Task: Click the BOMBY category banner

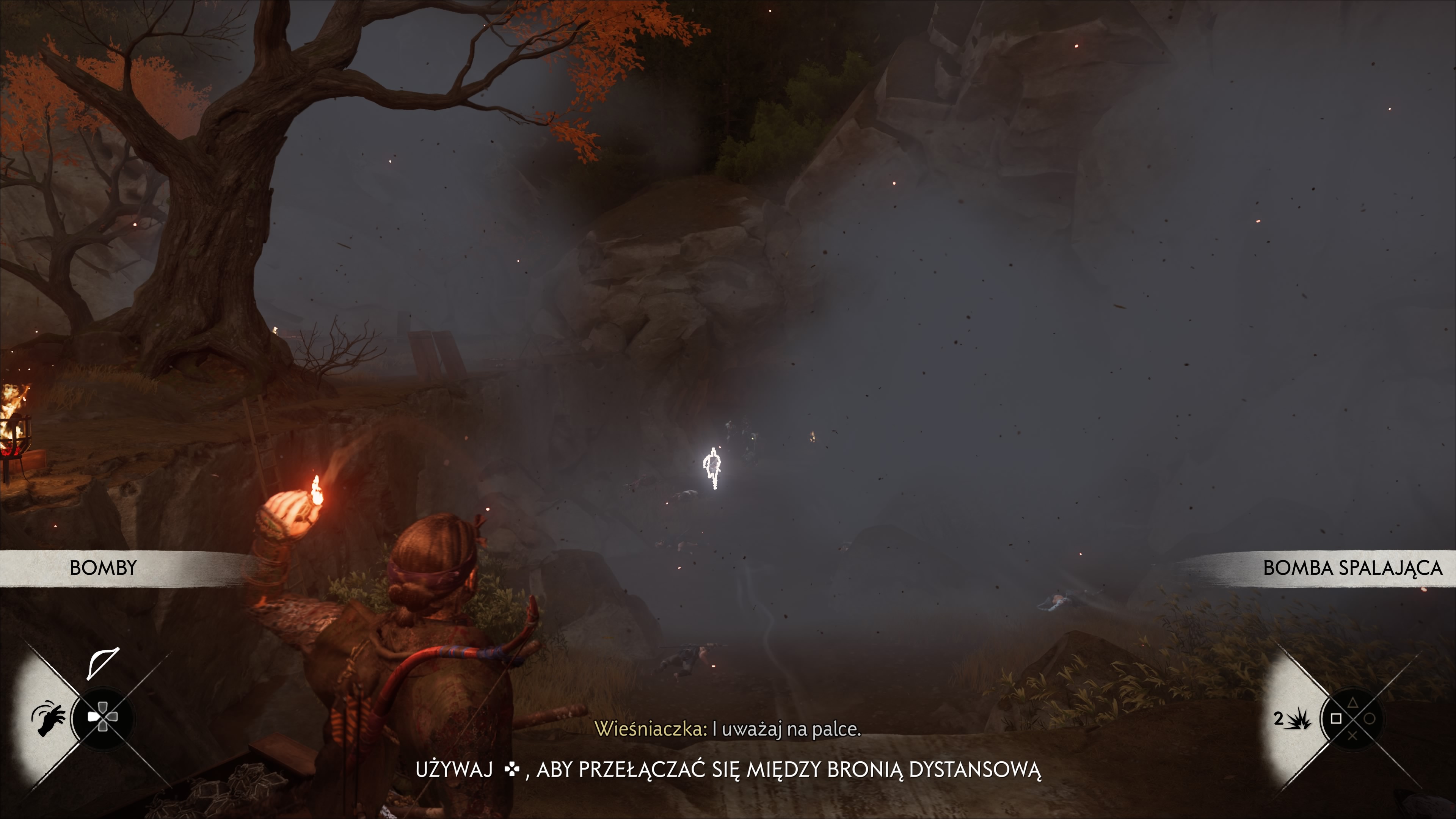Action: pos(104,568)
